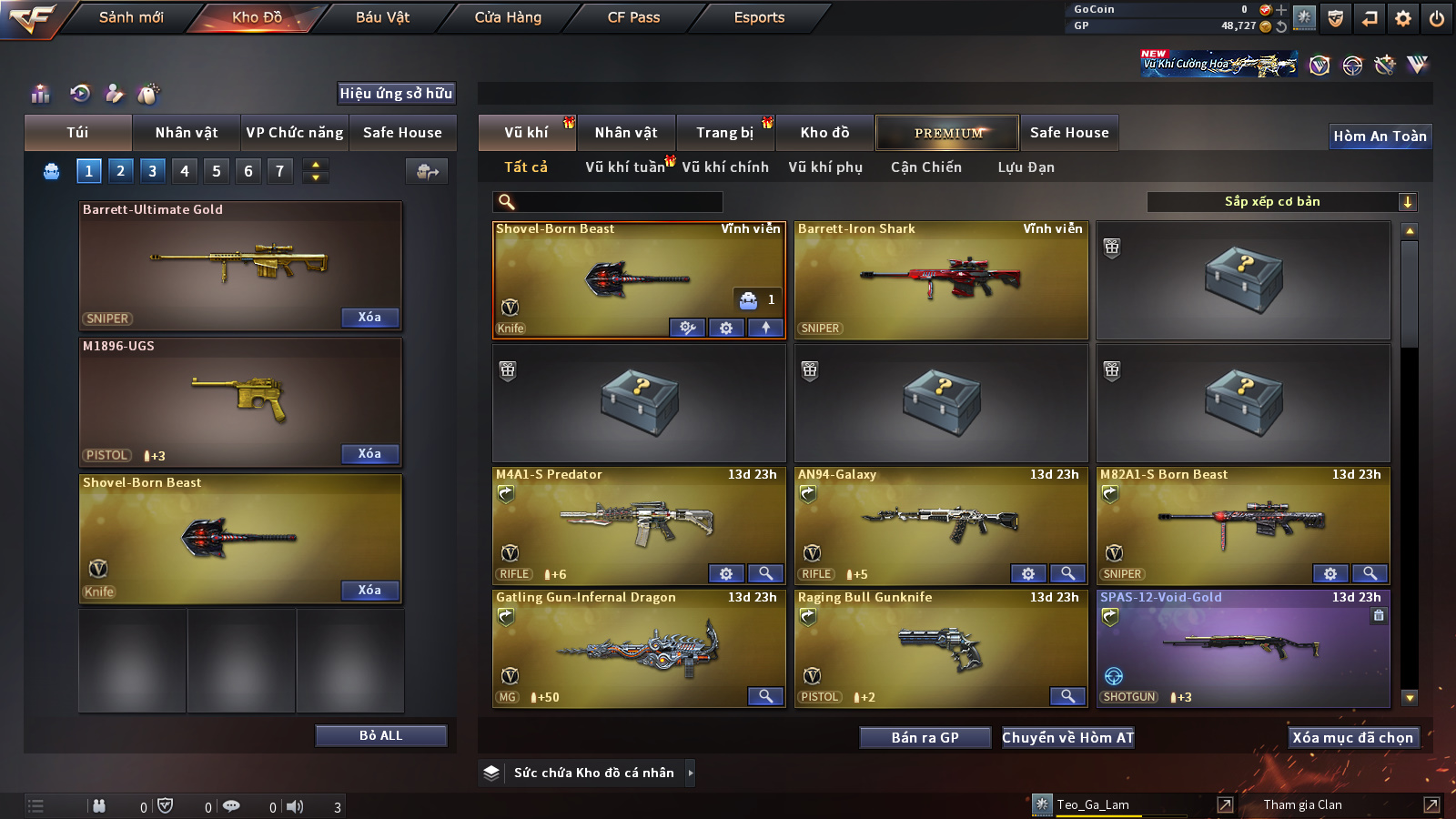
Task: Select the PREMIUM storage tab
Action: coord(948,133)
